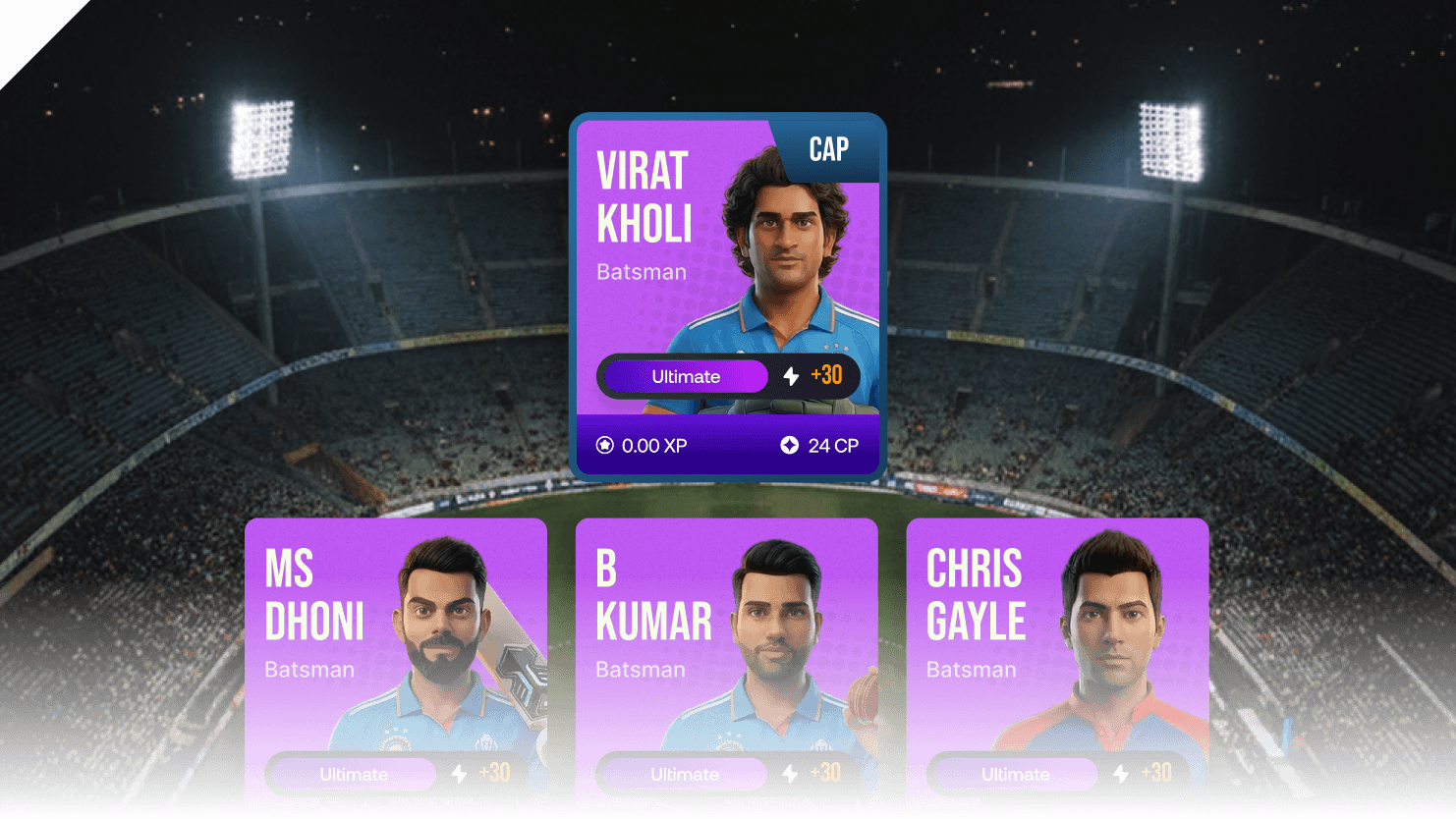Tap the Ultimate button on B Kumar's card
Image resolution: width=1456 pixels, height=819 pixels.
pyautogui.click(x=685, y=775)
